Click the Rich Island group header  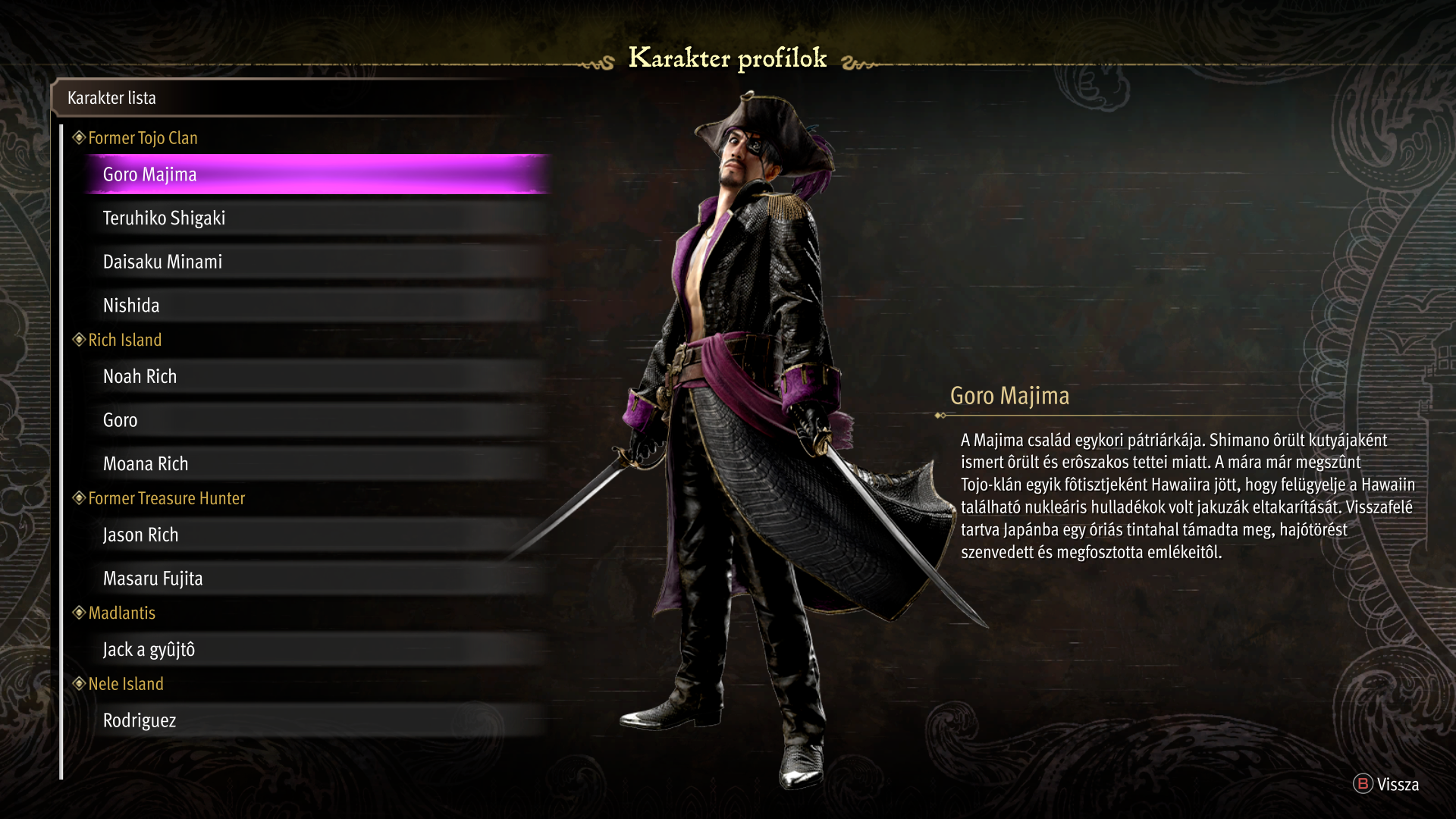pos(125,340)
